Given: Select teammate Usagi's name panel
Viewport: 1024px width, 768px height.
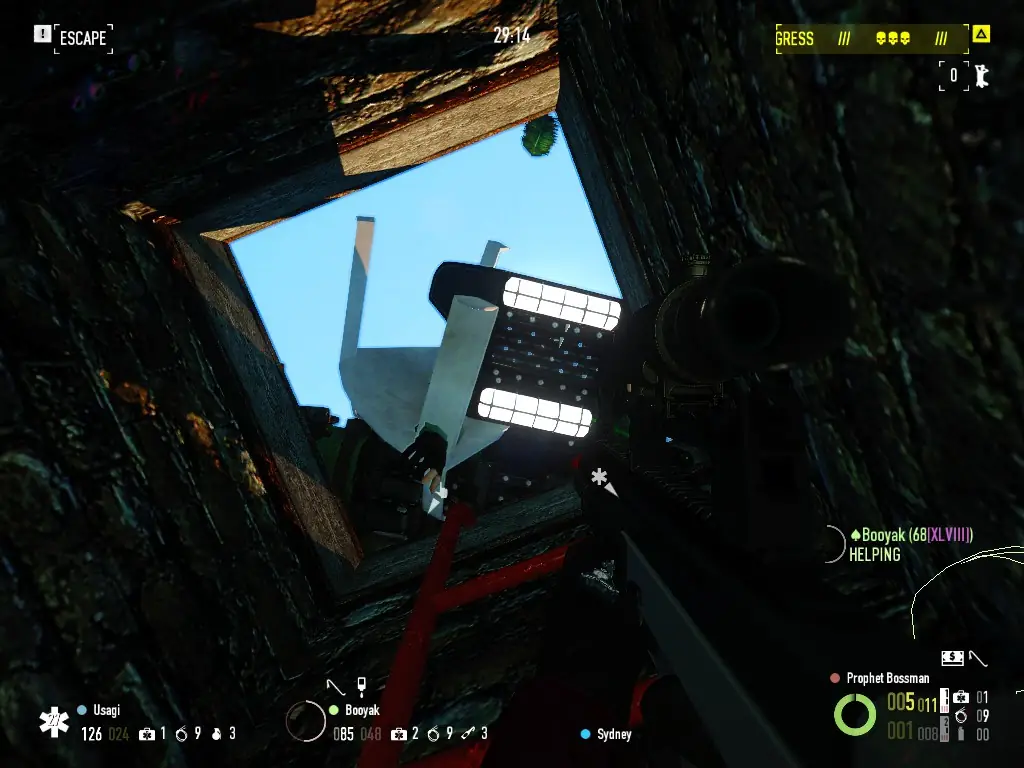Looking at the screenshot, I should point(106,710).
